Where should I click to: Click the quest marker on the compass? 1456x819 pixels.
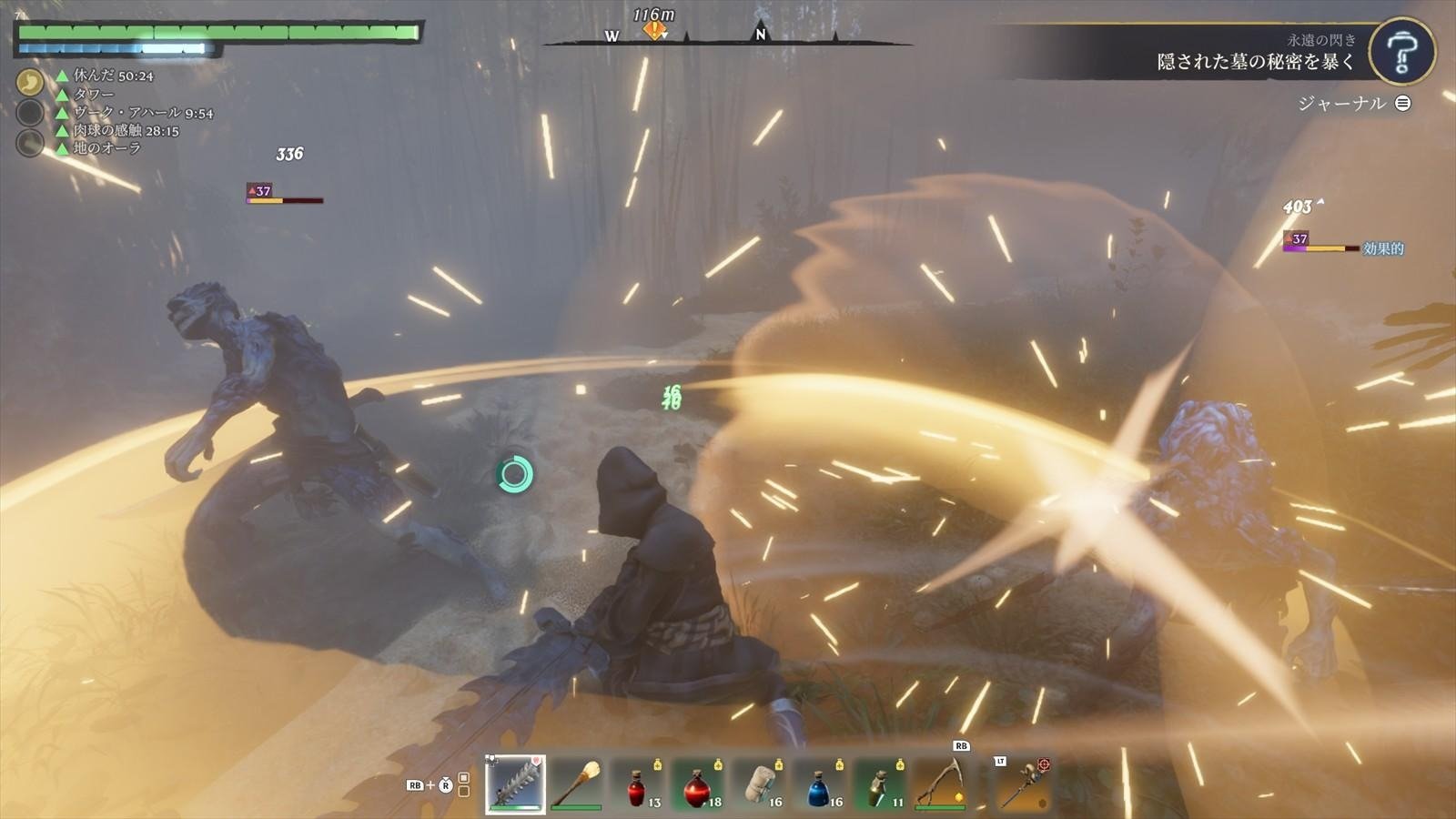pyautogui.click(x=655, y=30)
